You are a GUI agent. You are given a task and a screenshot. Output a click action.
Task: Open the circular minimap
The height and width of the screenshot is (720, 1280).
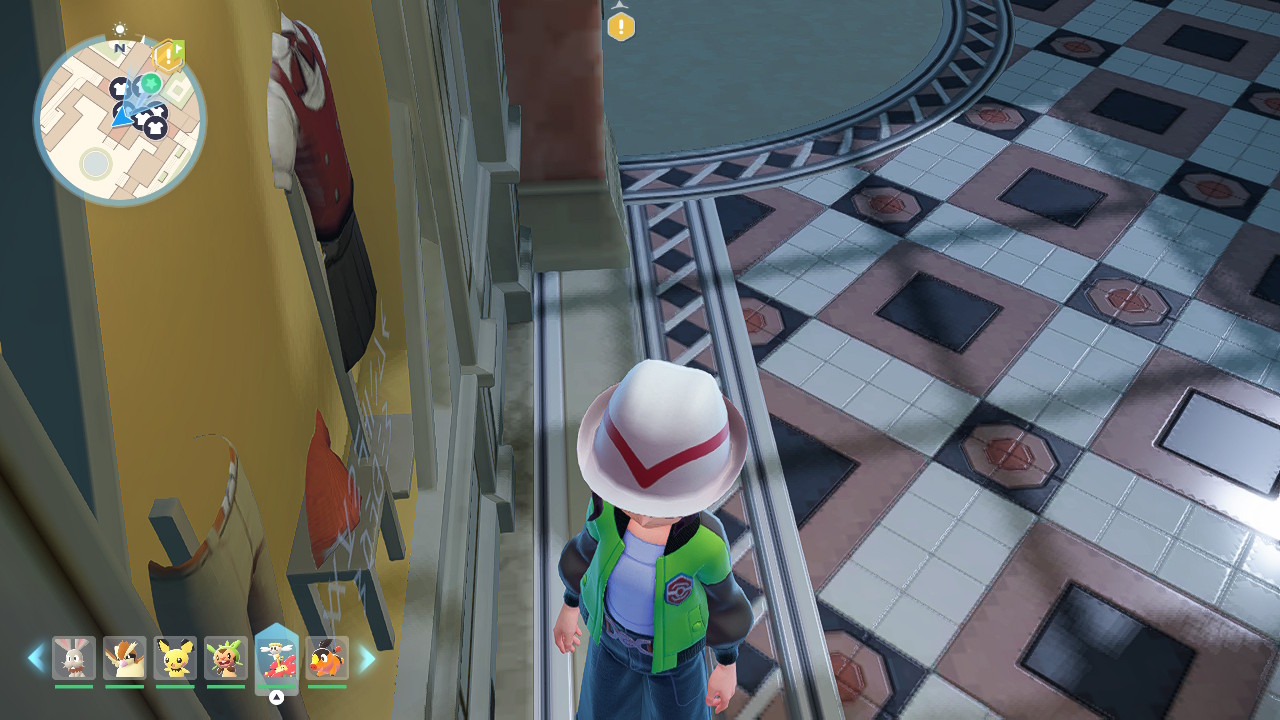point(119,120)
